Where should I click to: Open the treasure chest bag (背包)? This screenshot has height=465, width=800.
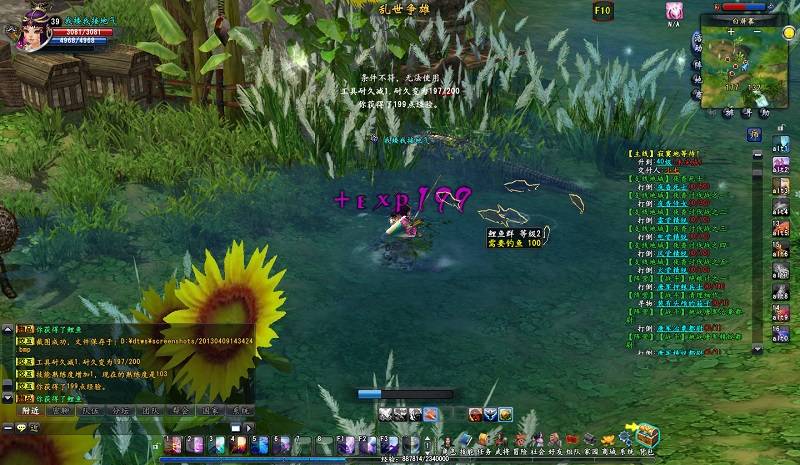coord(647,436)
